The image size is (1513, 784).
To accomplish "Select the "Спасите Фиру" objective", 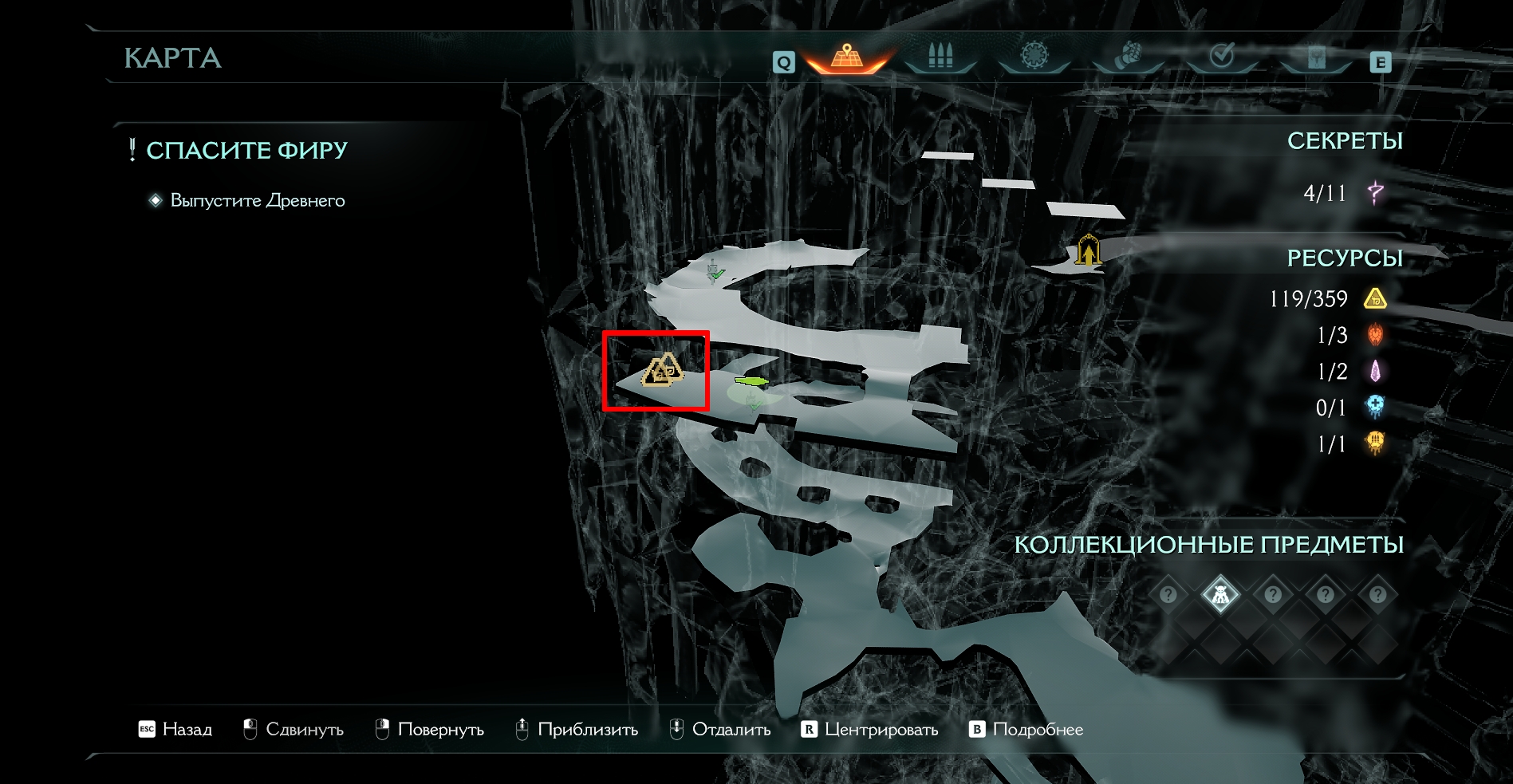I will coord(246,151).
